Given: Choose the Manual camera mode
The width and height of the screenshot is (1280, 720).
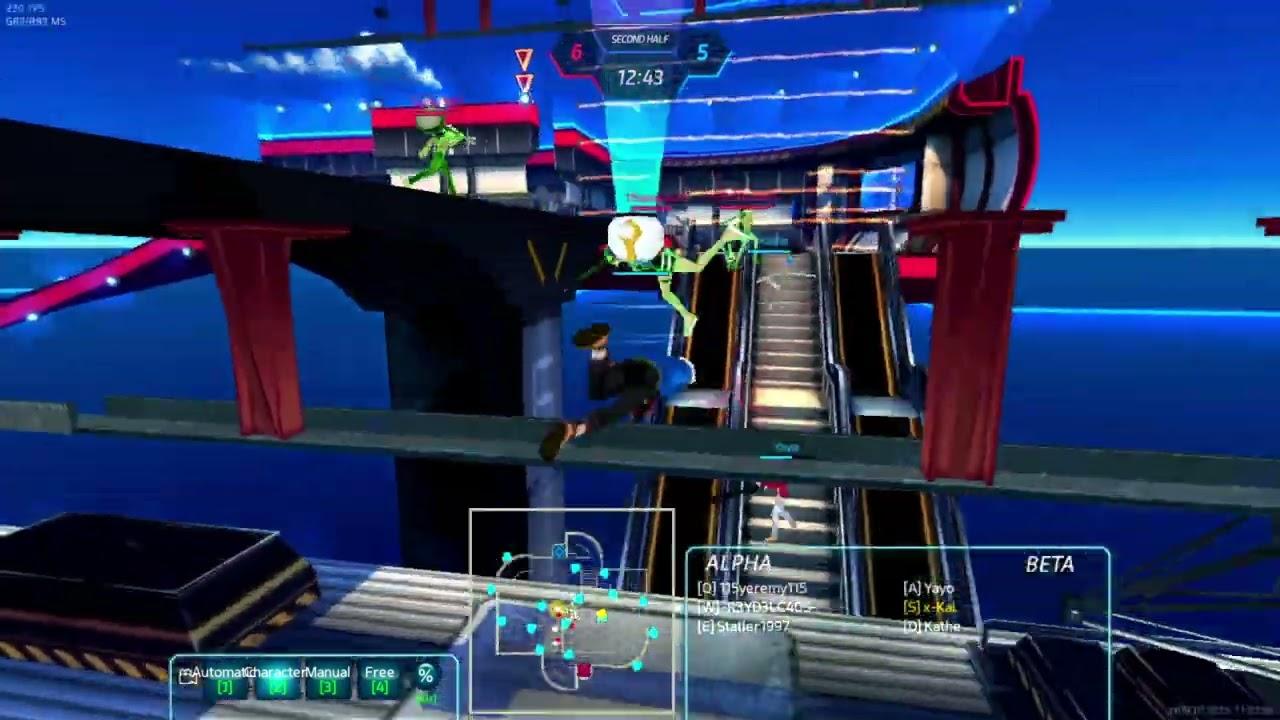Looking at the screenshot, I should pos(327,679).
